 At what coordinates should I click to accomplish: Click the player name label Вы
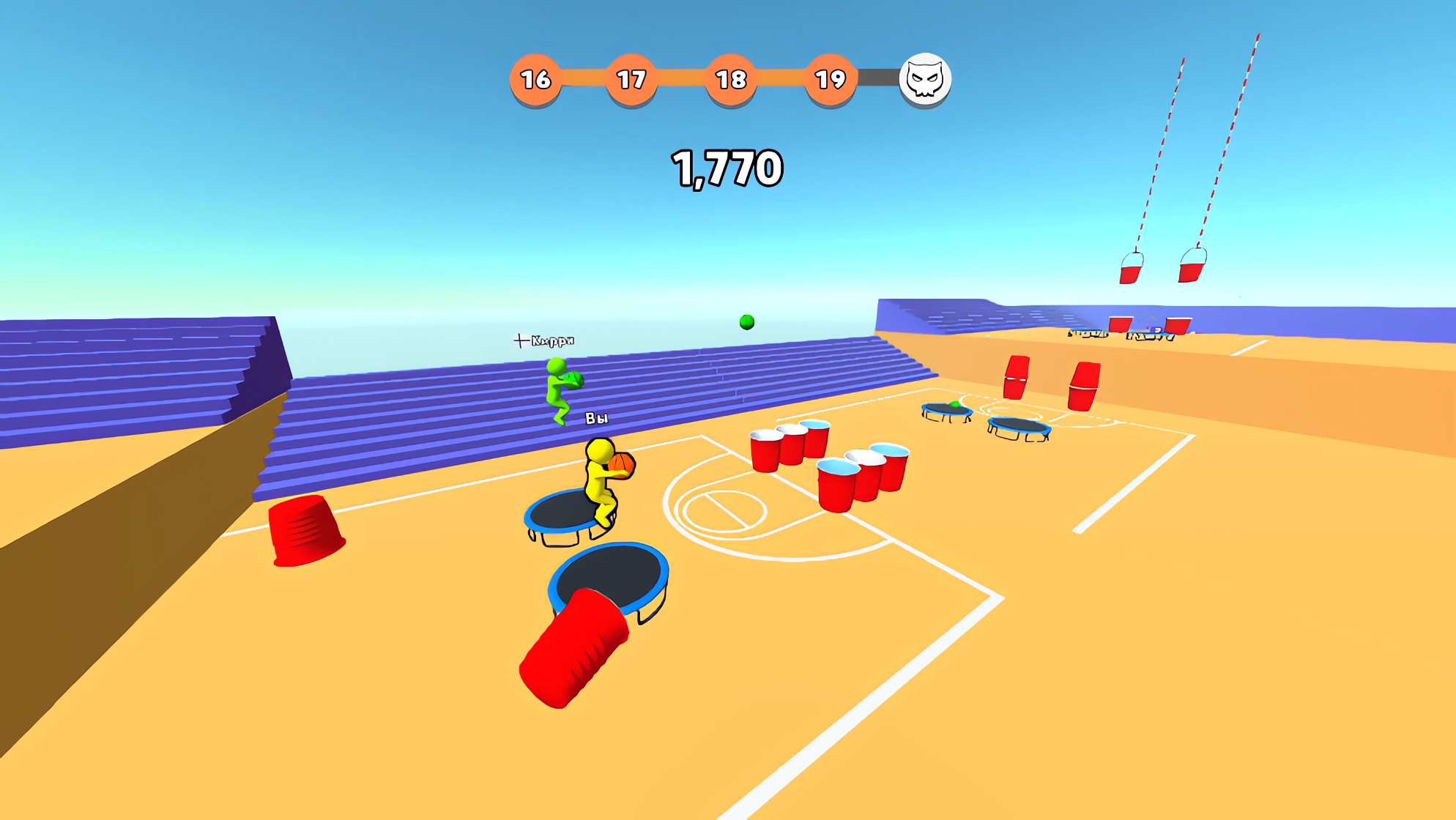point(595,417)
